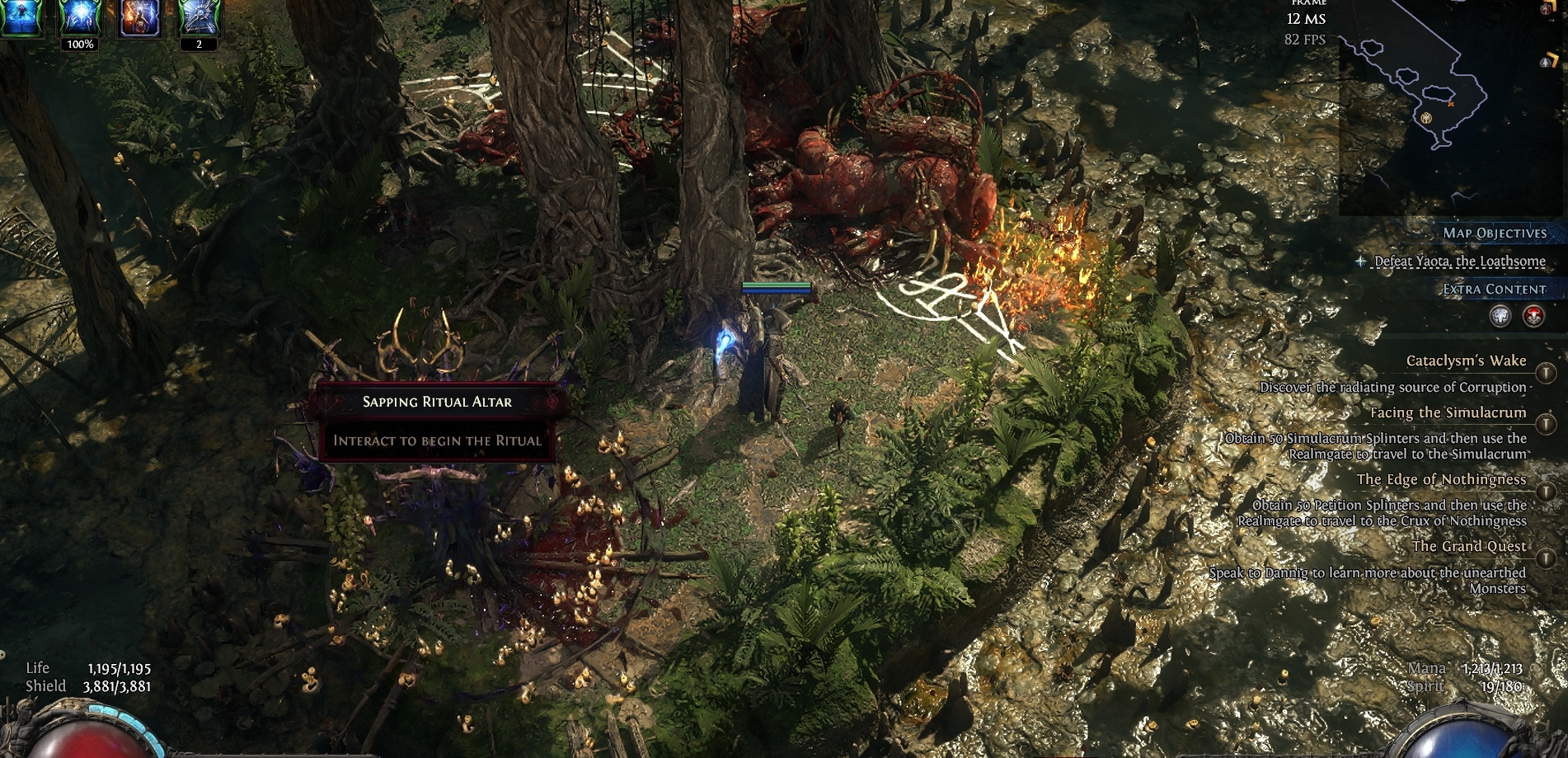The width and height of the screenshot is (1568, 758).
Task: Interact with the Sapping Ritual Altar label
Action: pyautogui.click(x=437, y=403)
